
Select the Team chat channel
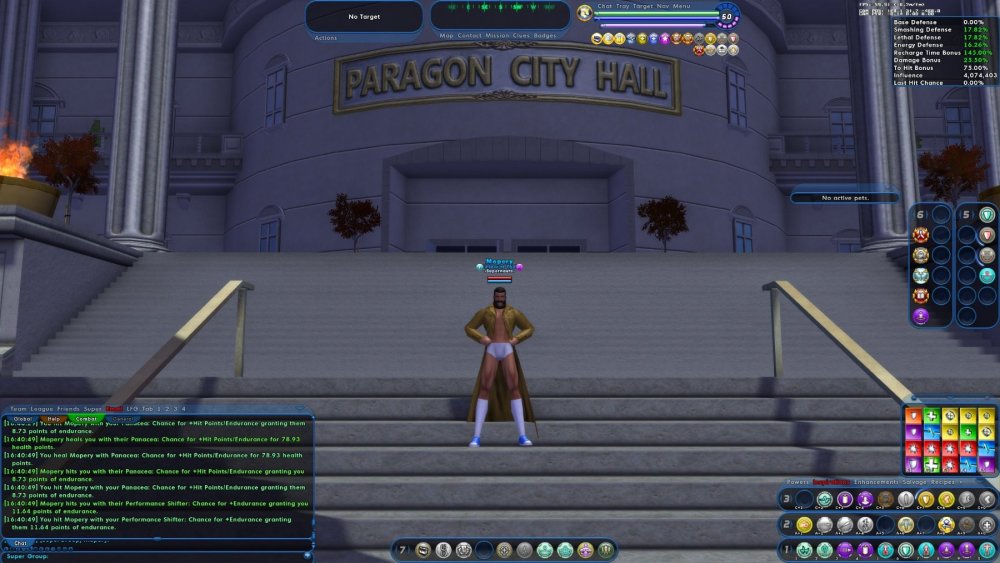click(x=18, y=409)
